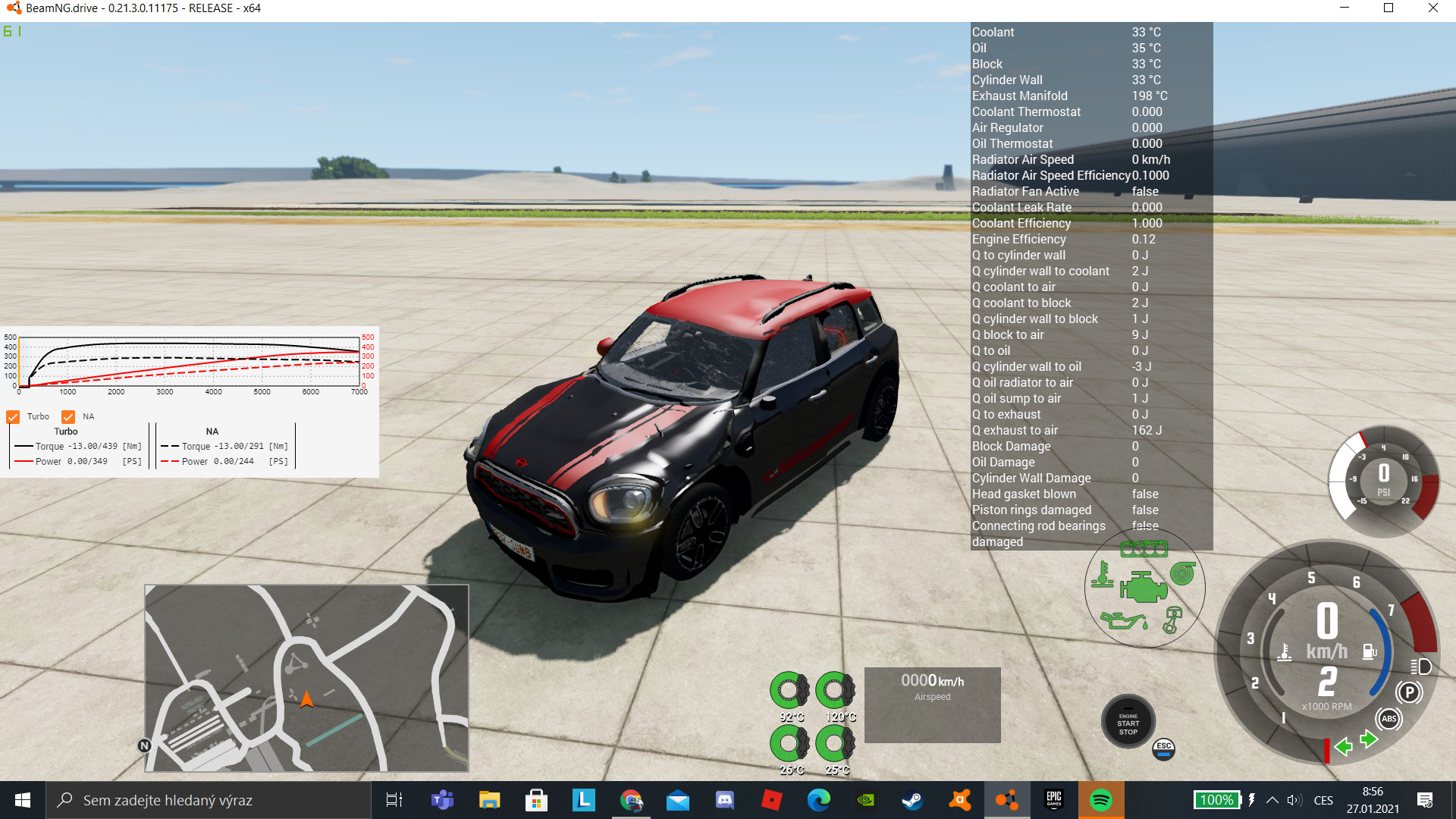Click the N compass marker on the minimap
Screen dimensions: 1456x819
(x=144, y=746)
